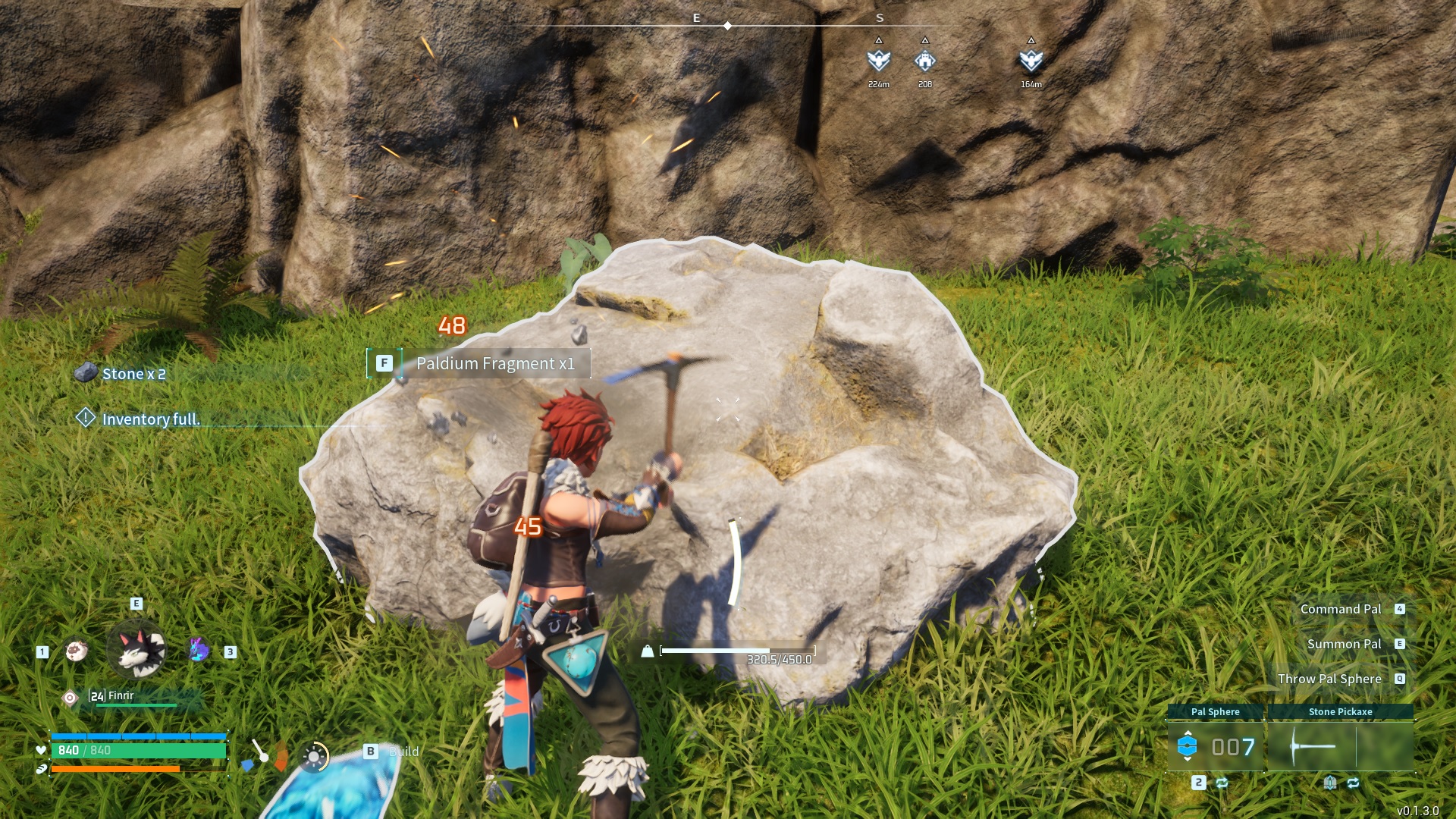Screen dimensions: 1456x819
Task: Select the Stone Pickaxe icon in the hotbar
Action: pyautogui.click(x=1313, y=746)
